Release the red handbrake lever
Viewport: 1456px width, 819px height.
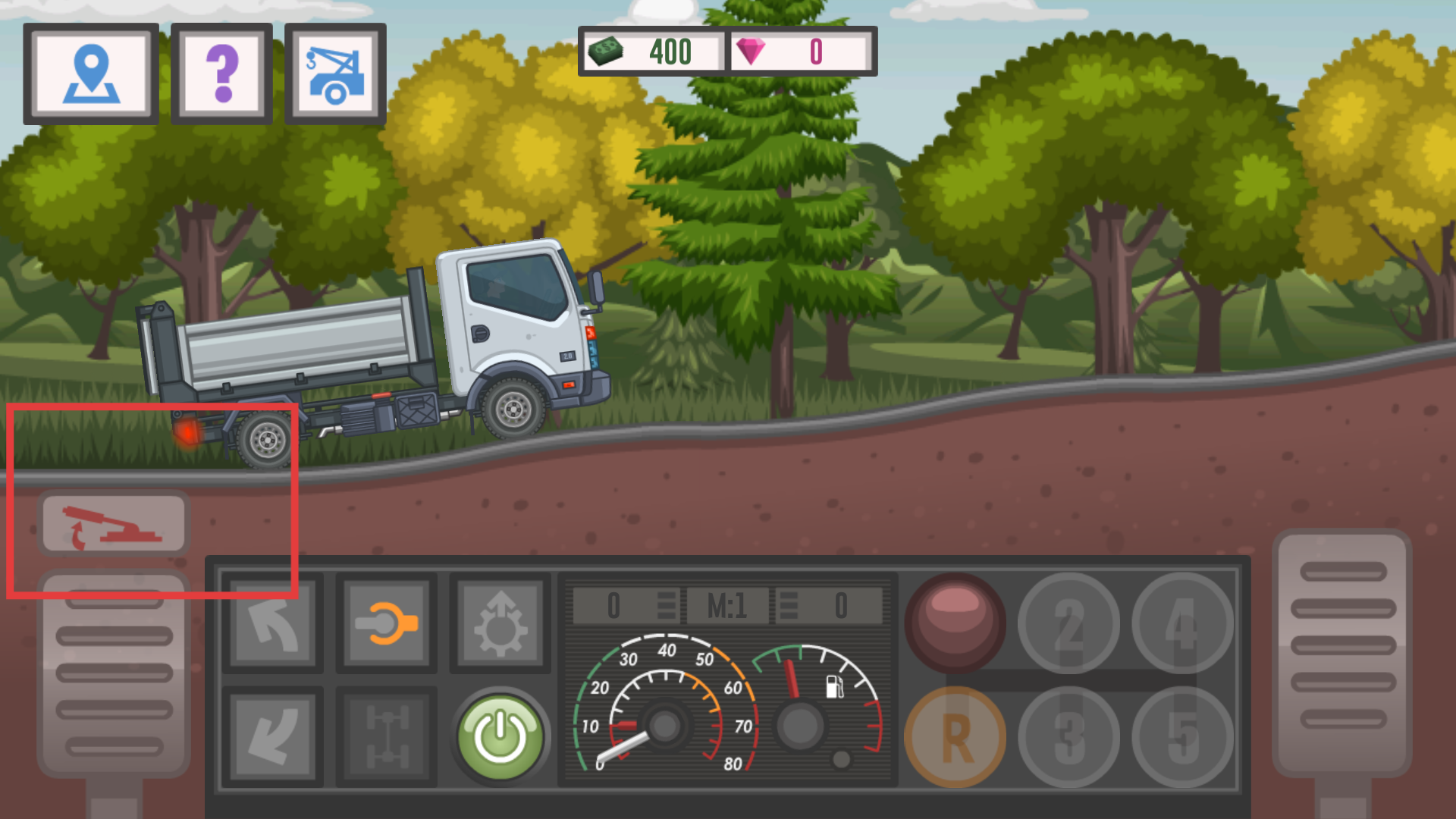pyautogui.click(x=114, y=524)
